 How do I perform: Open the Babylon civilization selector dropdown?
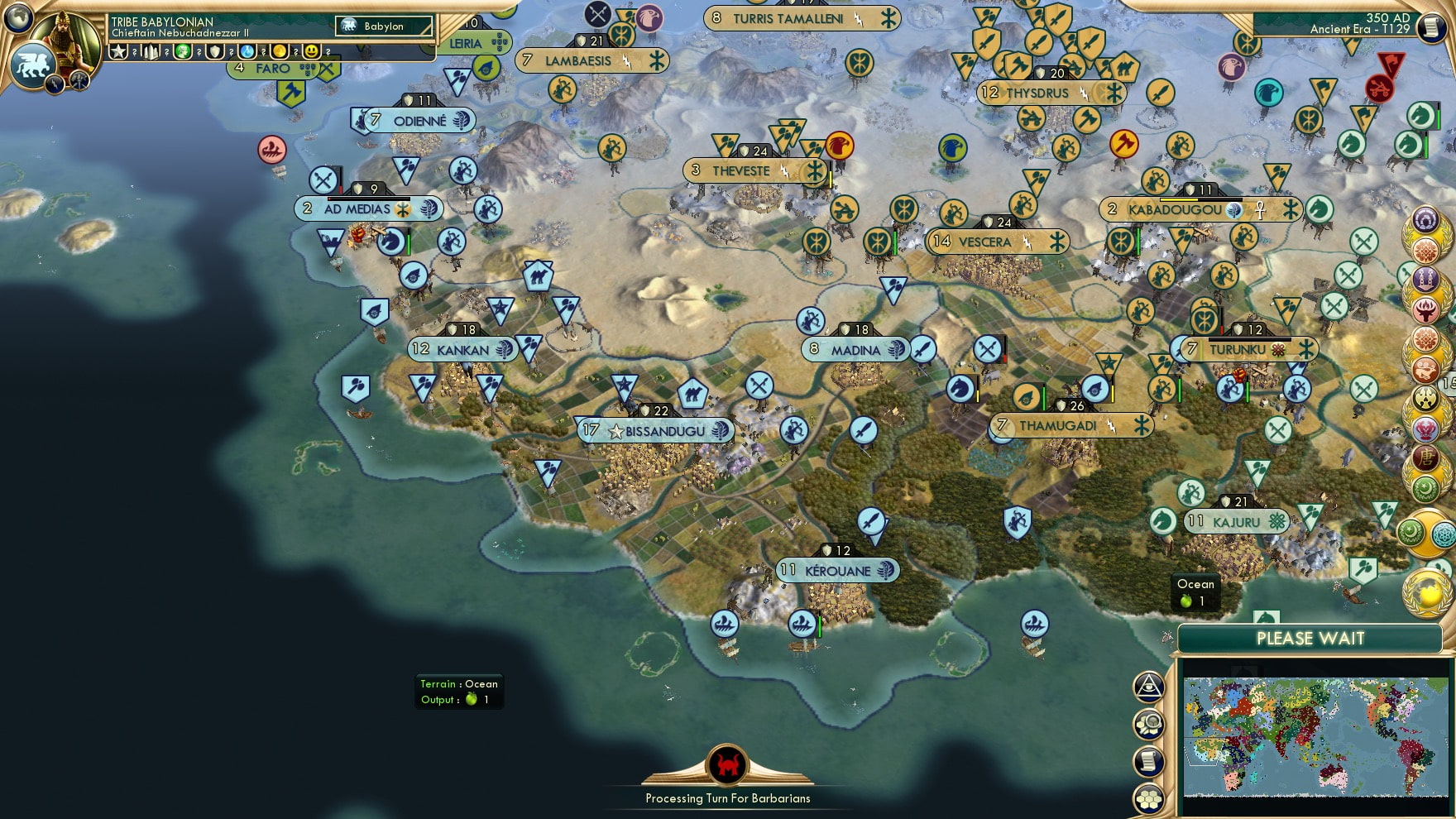pyautogui.click(x=385, y=26)
